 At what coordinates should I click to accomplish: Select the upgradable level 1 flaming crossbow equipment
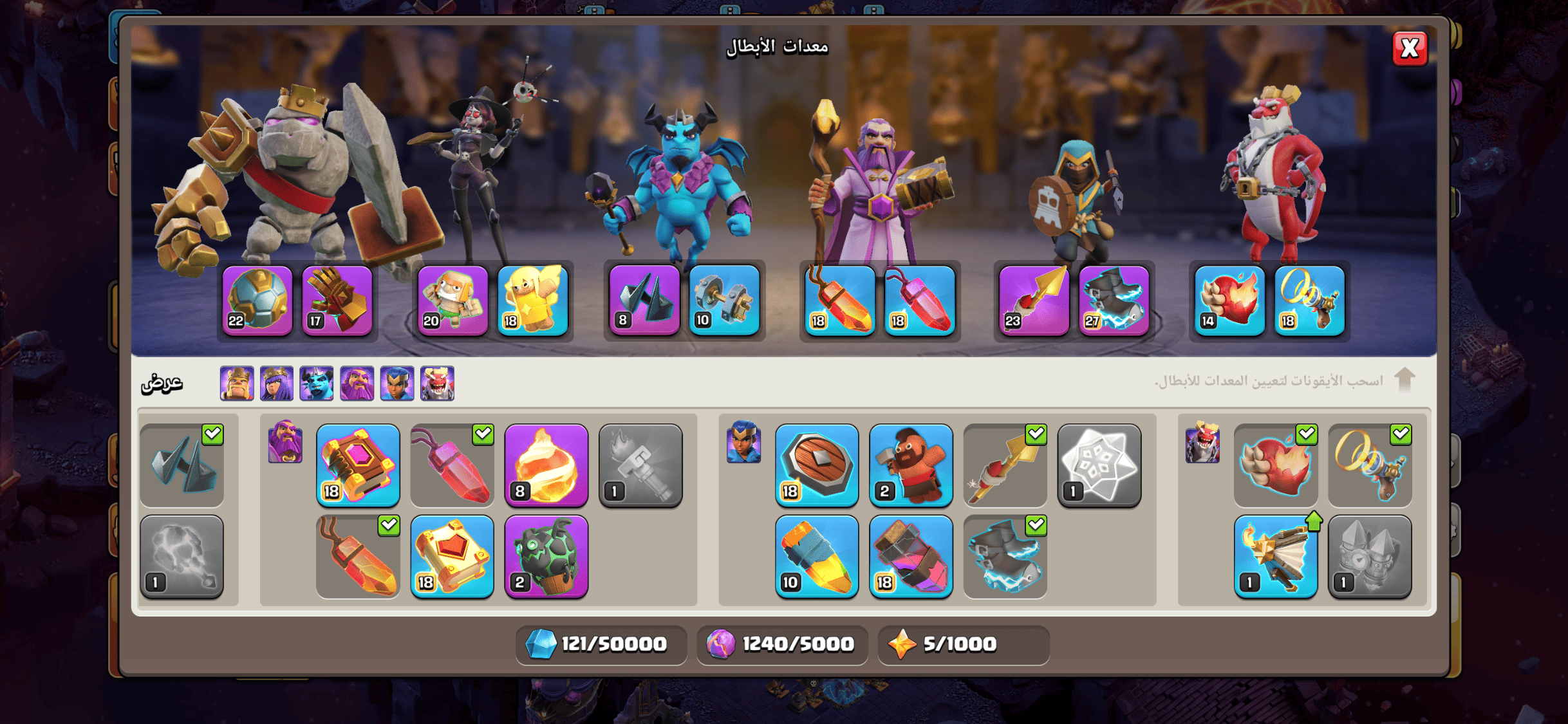click(1275, 556)
